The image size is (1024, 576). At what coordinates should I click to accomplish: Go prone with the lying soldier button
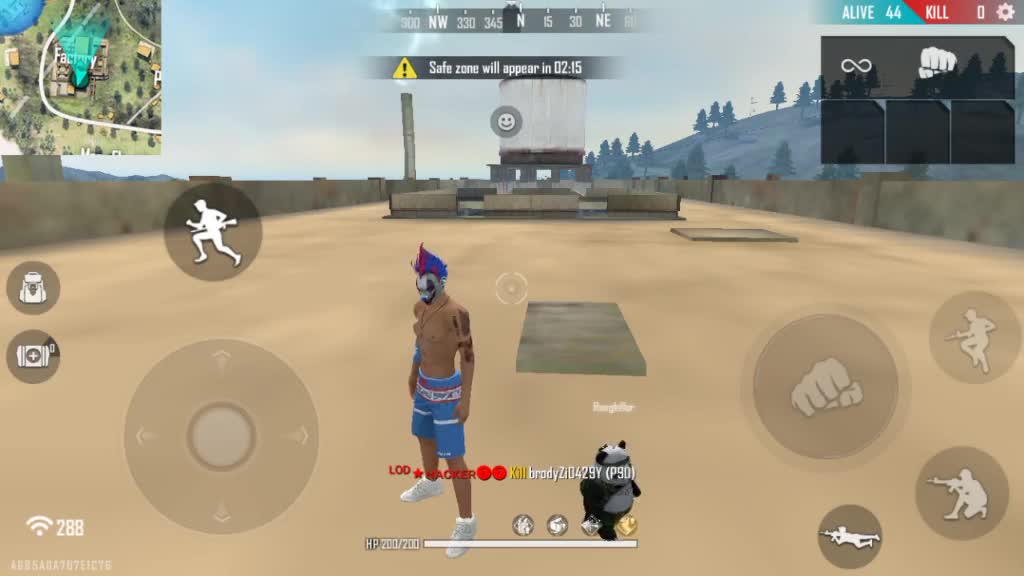coord(850,537)
